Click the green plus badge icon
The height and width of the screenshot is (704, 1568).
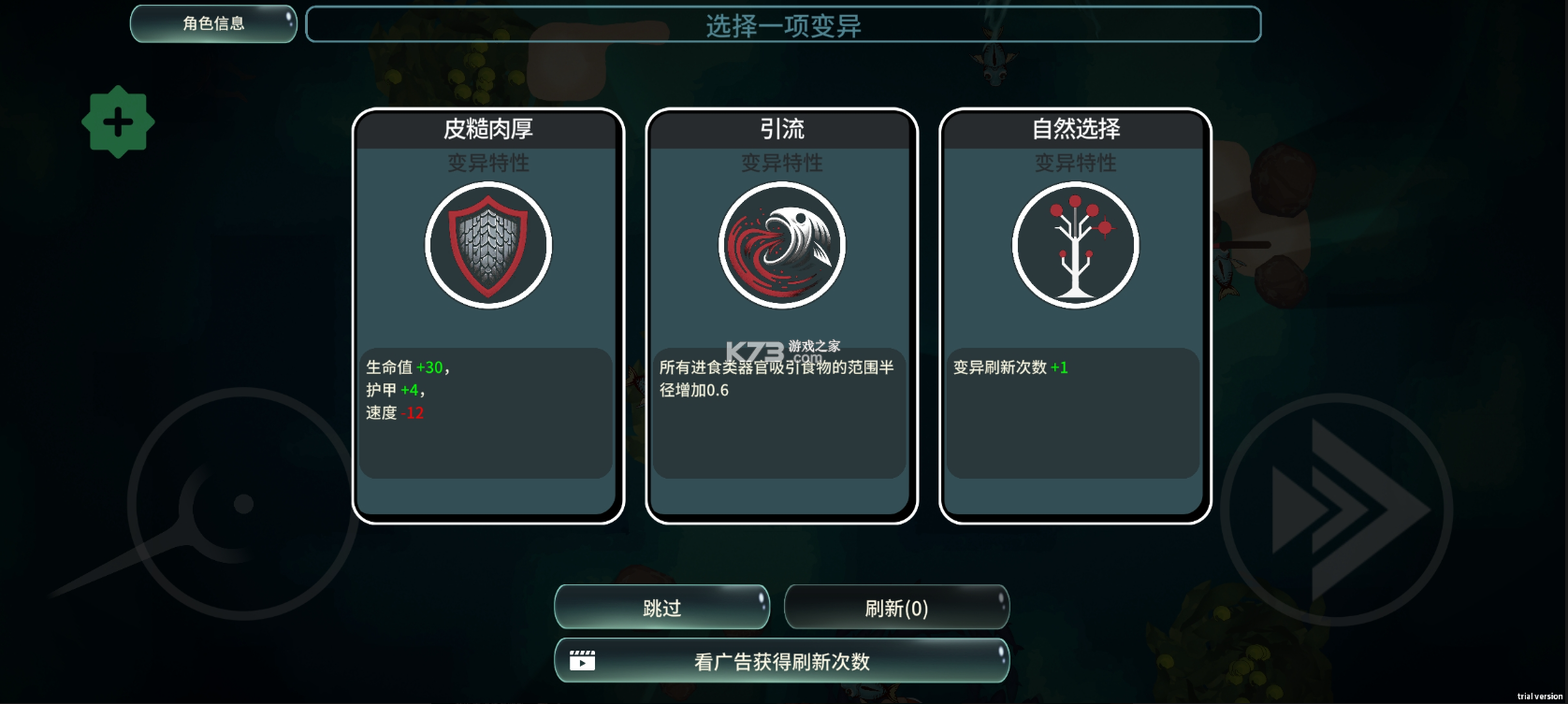pos(118,121)
